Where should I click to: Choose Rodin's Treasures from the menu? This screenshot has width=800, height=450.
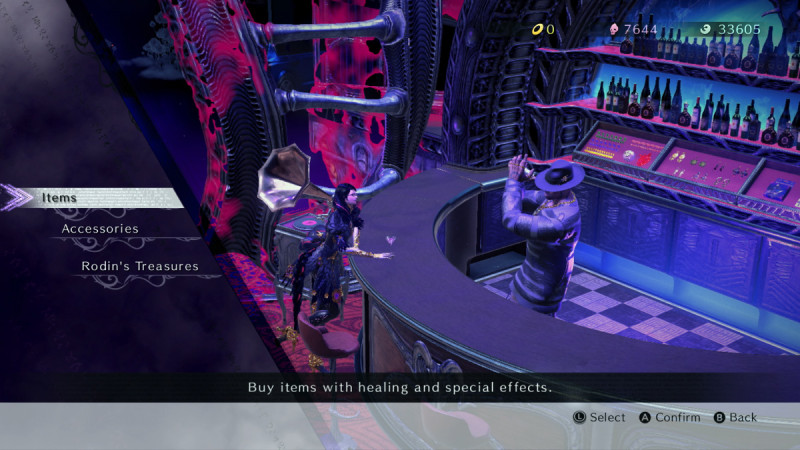point(140,267)
